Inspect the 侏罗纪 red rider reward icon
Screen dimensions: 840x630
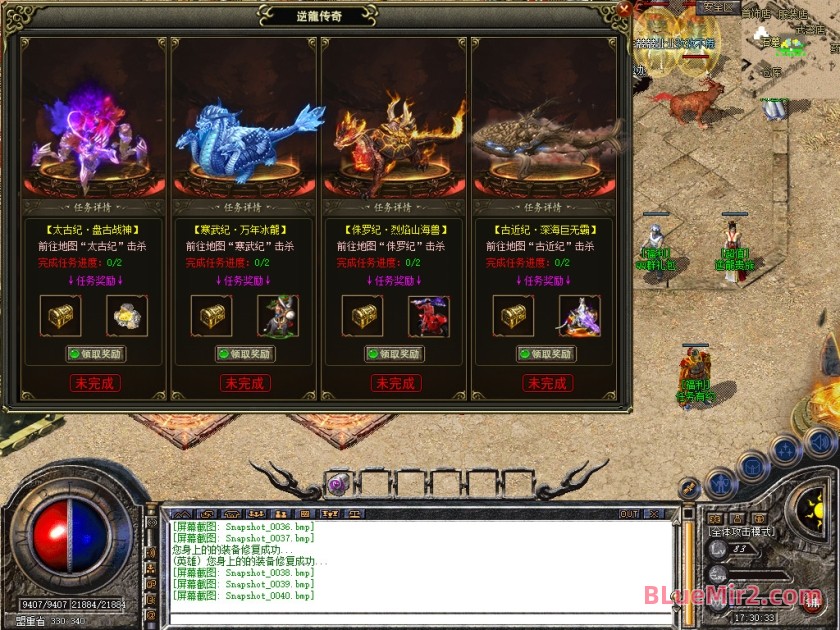point(428,316)
